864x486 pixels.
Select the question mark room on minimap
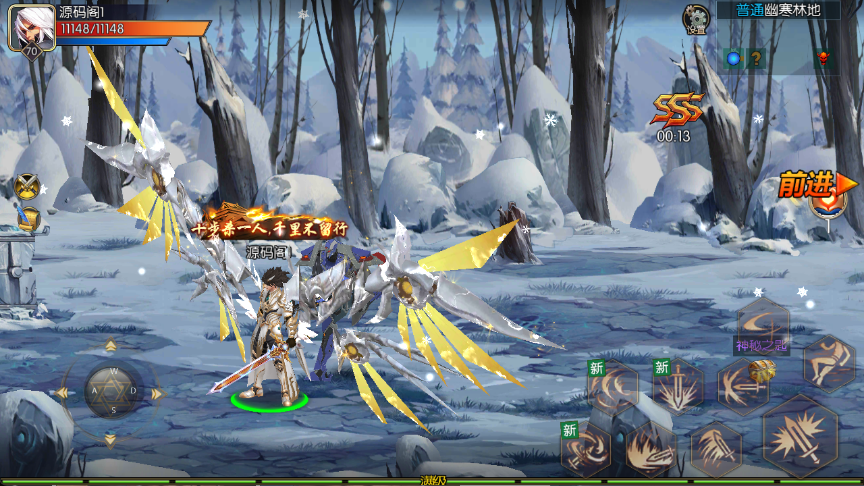[x=757, y=59]
